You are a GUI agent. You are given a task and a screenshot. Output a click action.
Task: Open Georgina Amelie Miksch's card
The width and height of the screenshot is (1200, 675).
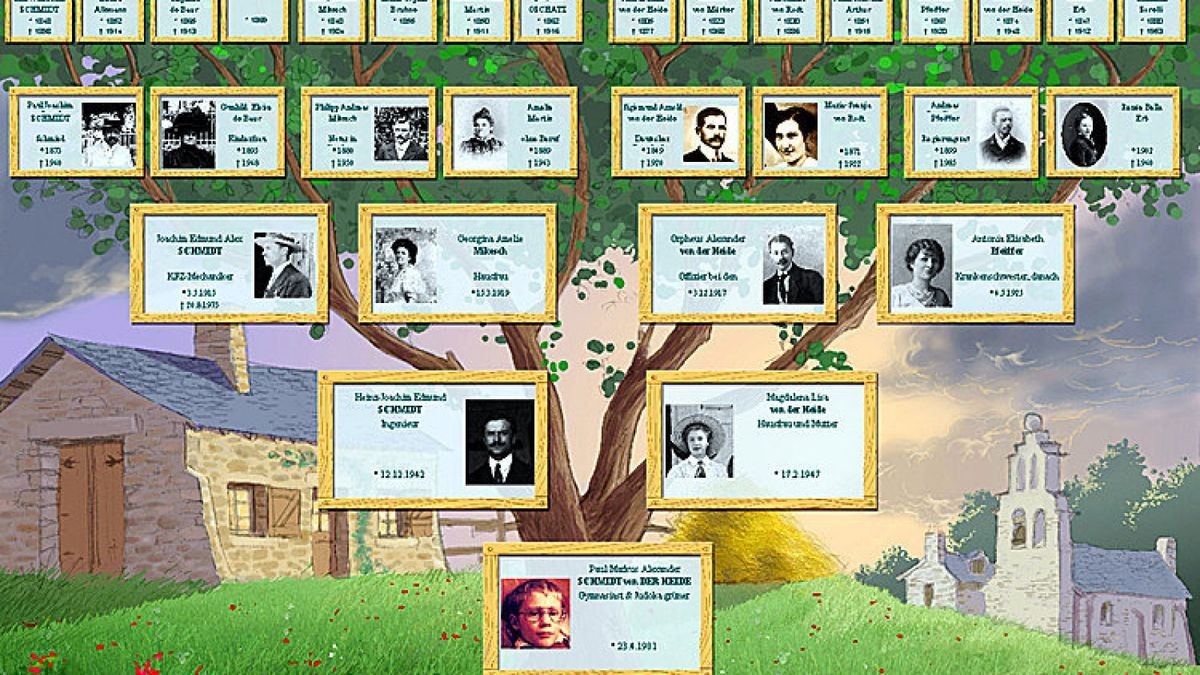457,264
